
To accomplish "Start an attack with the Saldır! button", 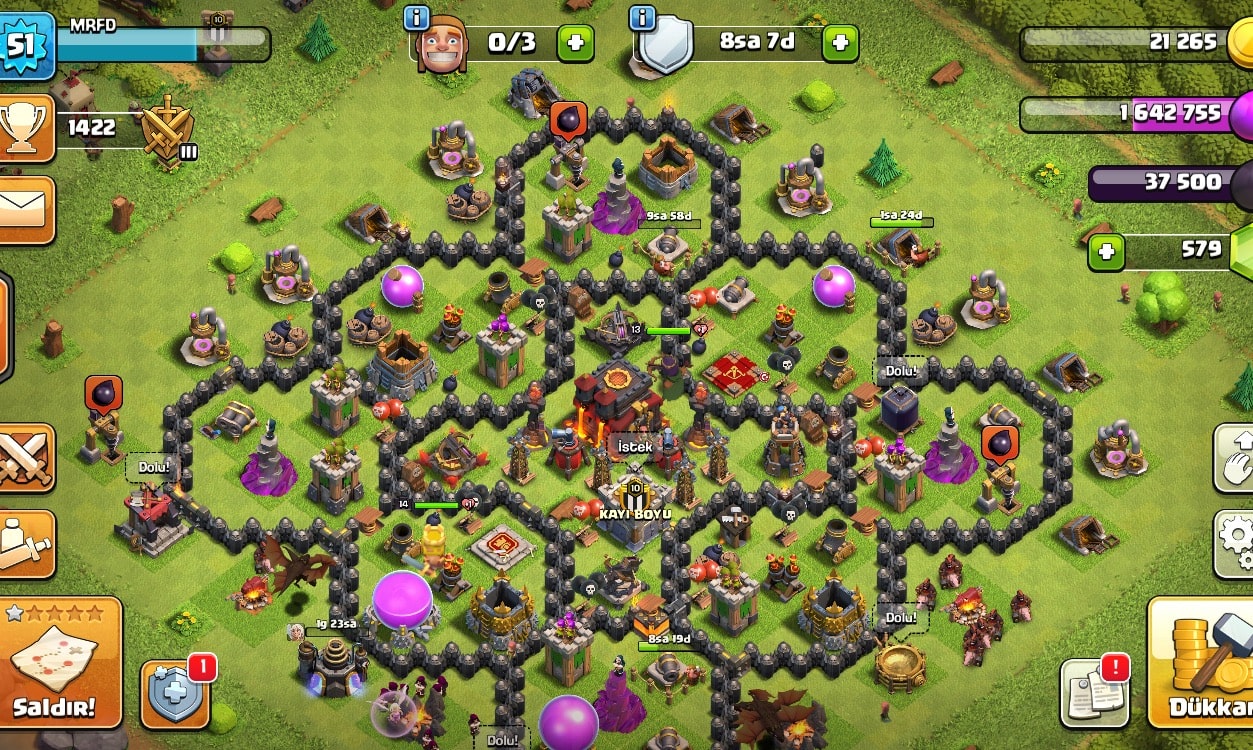I will (62, 663).
